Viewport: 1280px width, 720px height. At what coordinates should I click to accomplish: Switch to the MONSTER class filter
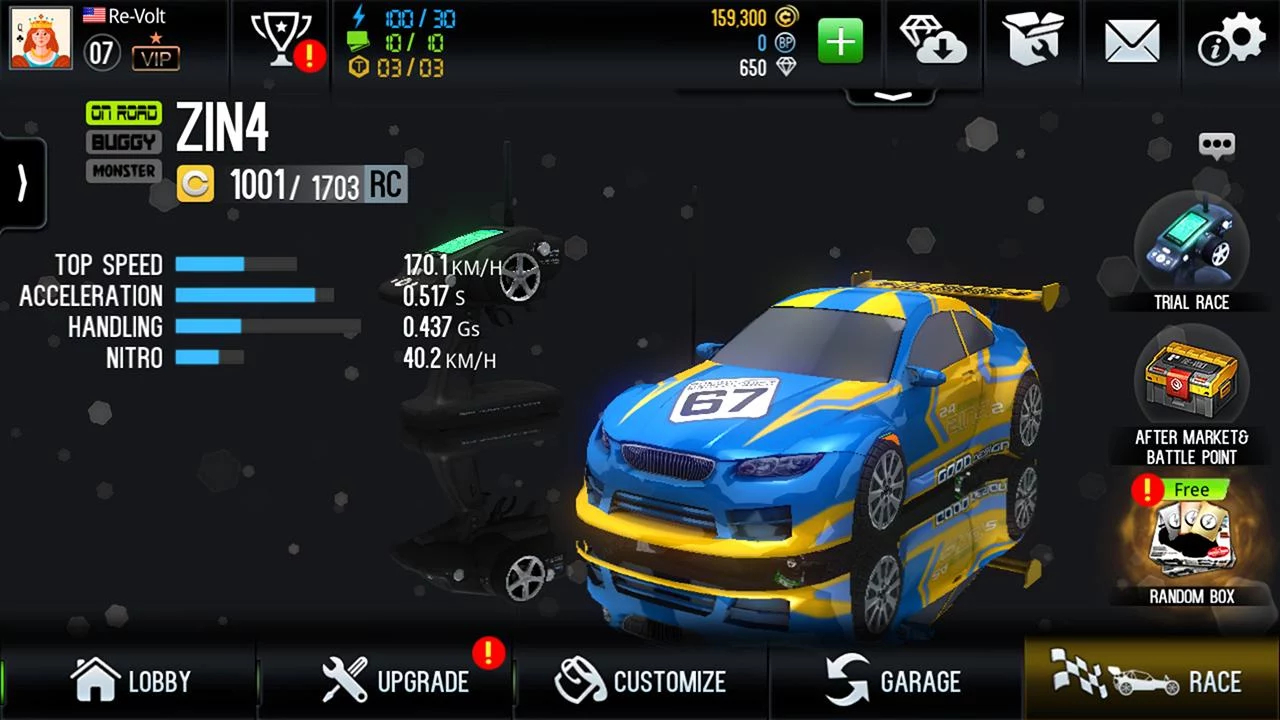click(122, 170)
